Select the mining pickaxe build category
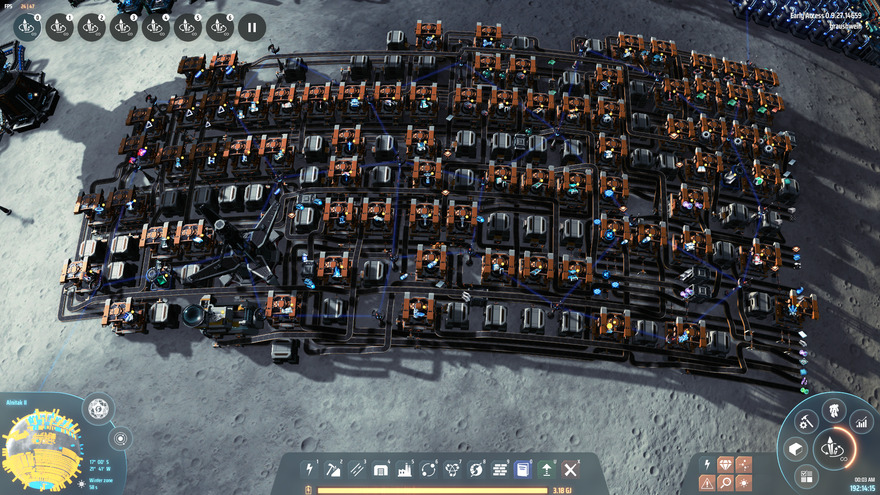The image size is (880, 495). 333,469
